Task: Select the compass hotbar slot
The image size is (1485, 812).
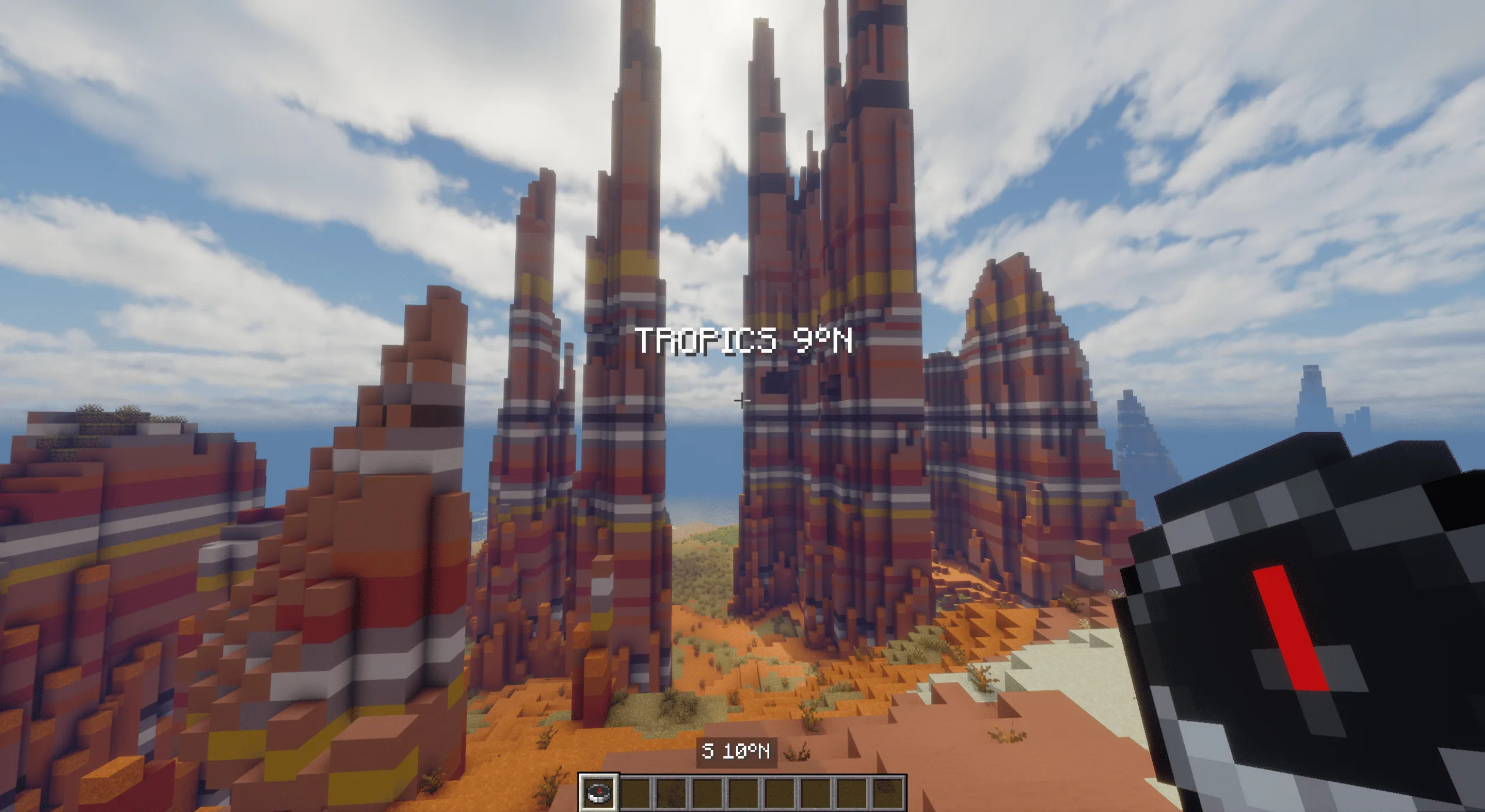Action: (598, 792)
